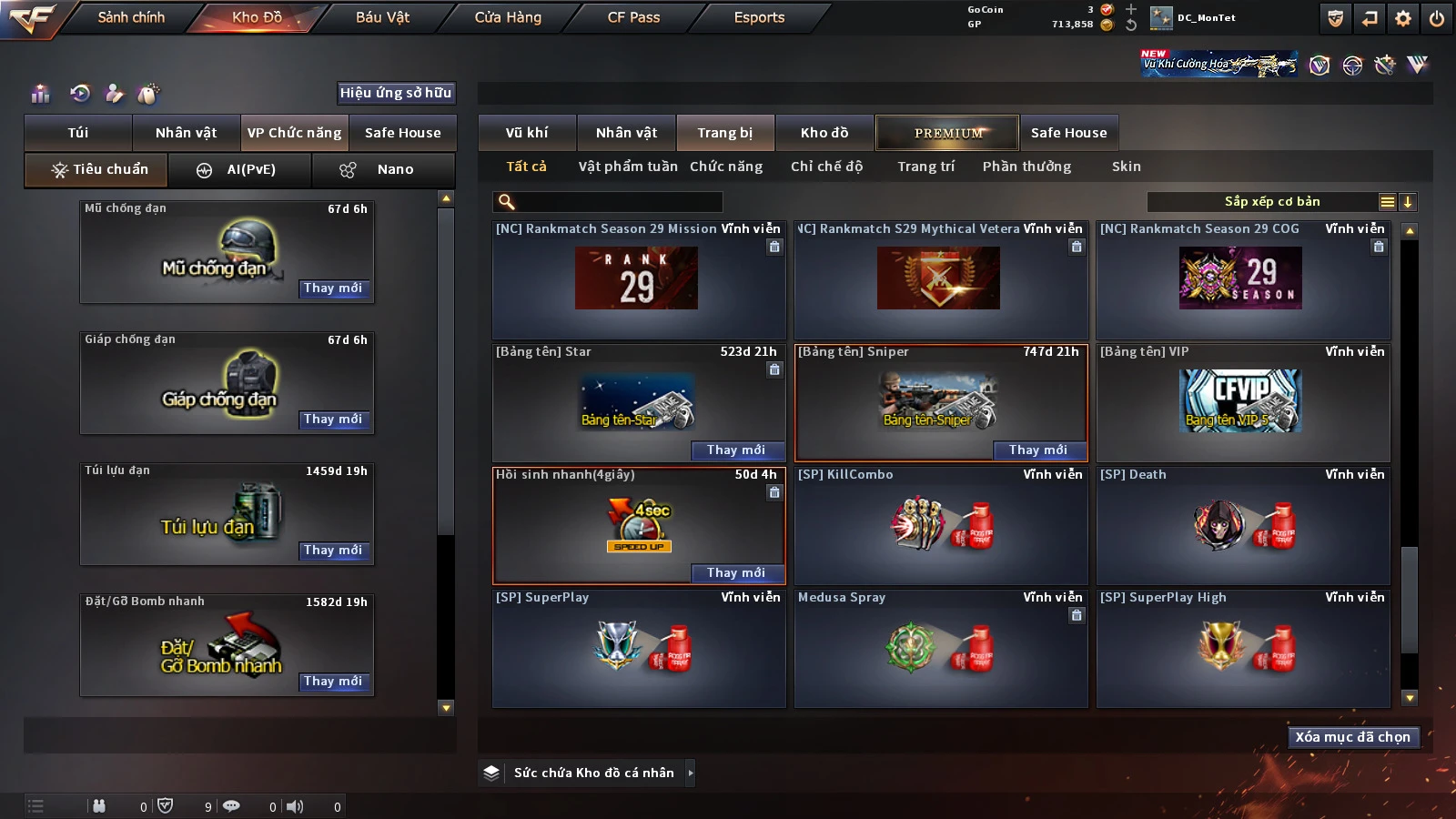Screen dimensions: 1456x819
Task: Renew the Túi lựu đạn item
Action: [333, 551]
